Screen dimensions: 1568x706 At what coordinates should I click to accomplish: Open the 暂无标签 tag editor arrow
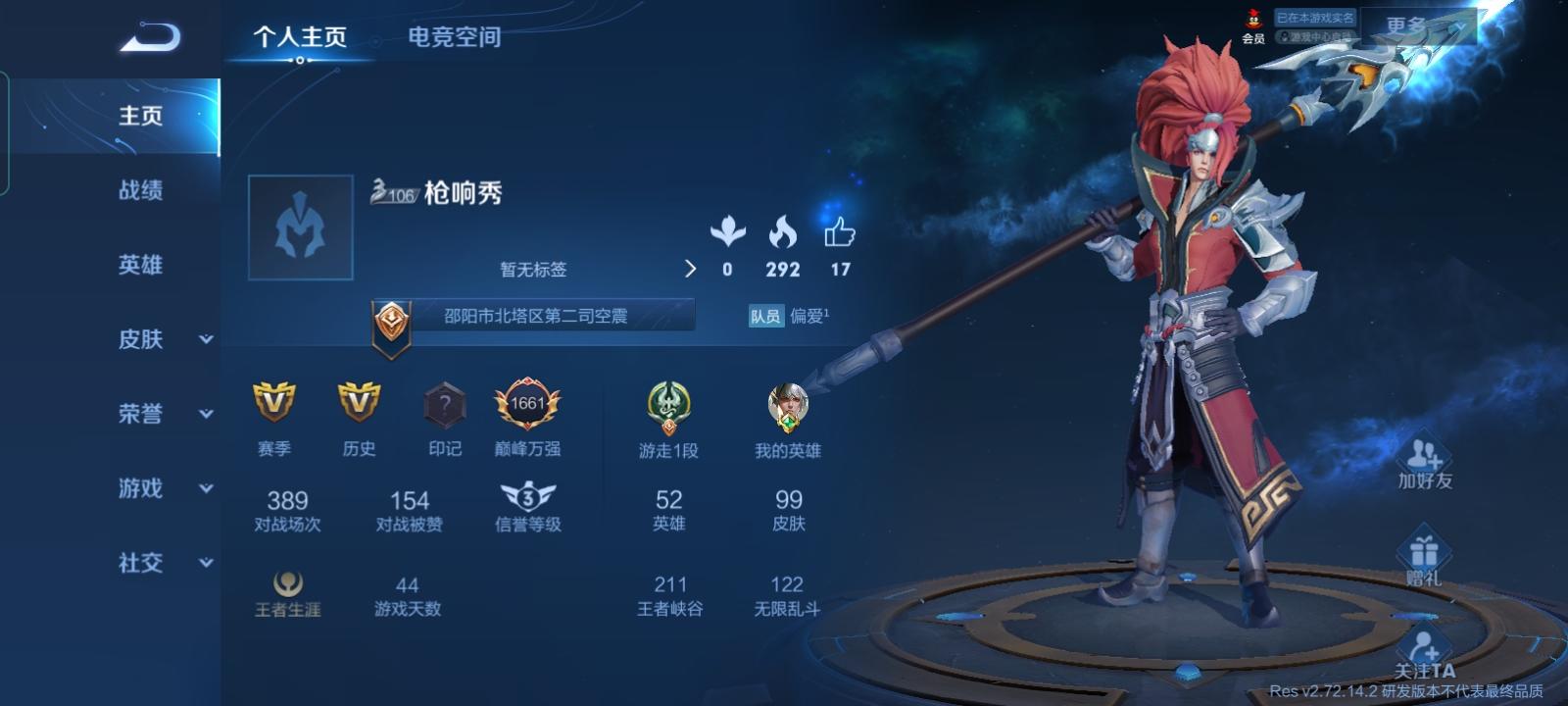[690, 269]
